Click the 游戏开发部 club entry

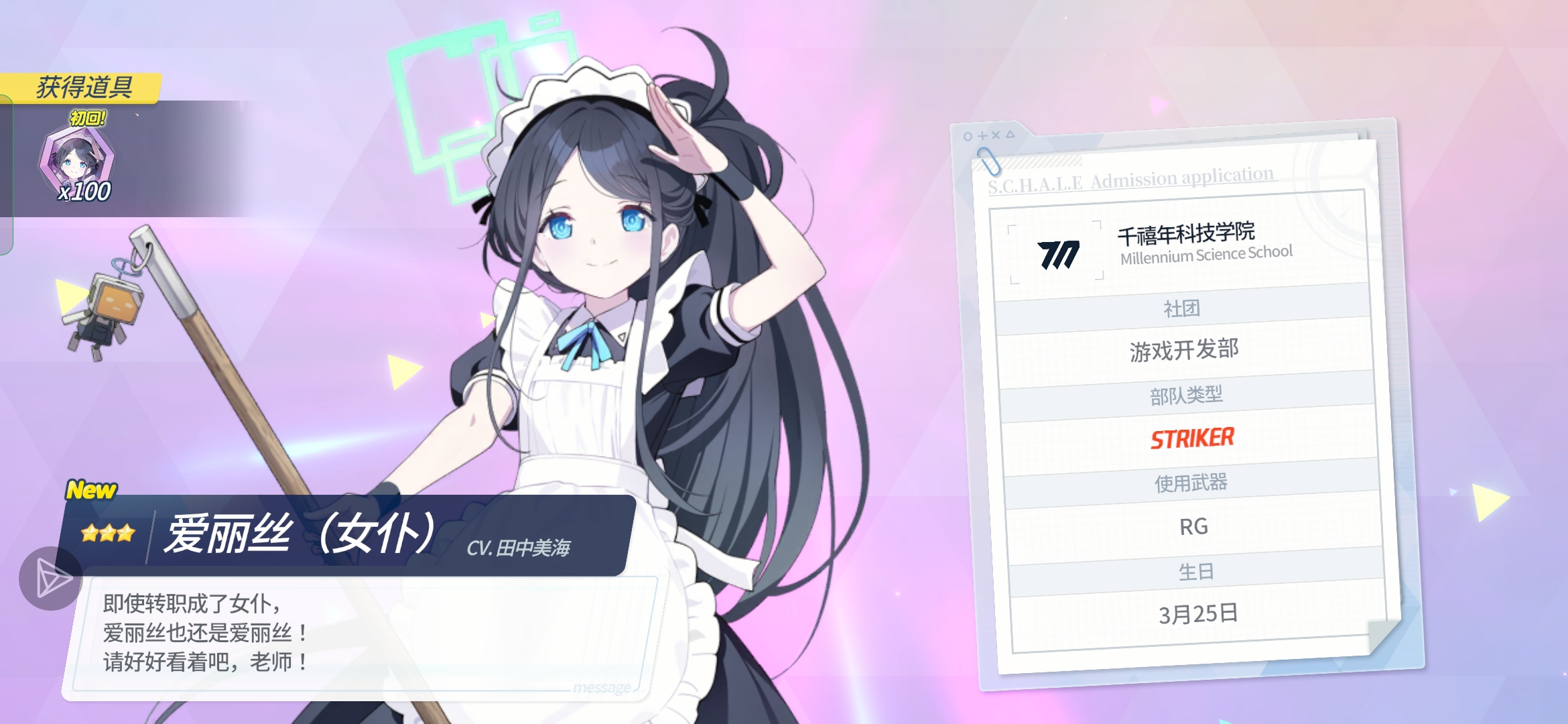1185,349
